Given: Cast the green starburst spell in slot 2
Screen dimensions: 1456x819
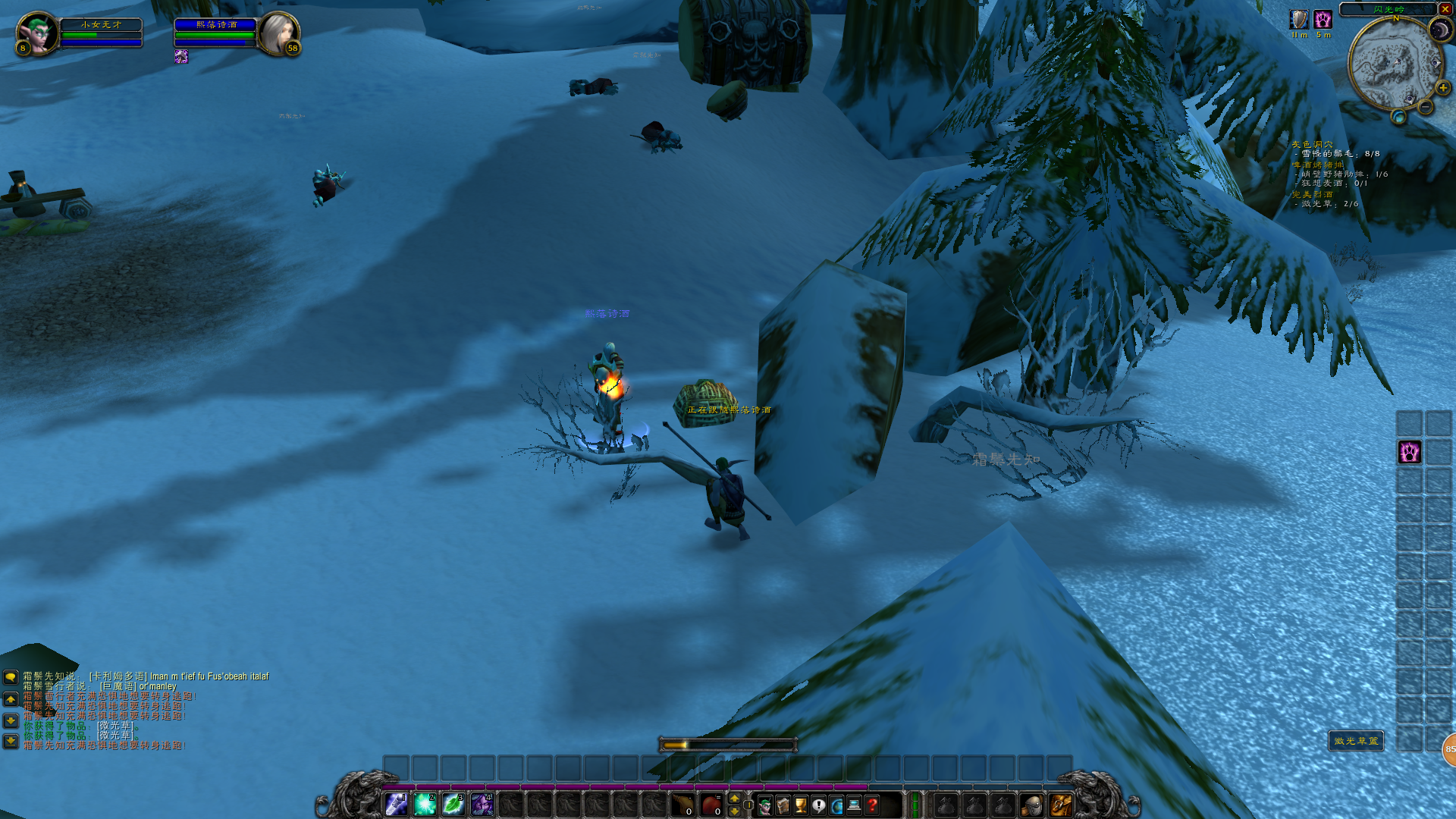Looking at the screenshot, I should pyautogui.click(x=425, y=804).
